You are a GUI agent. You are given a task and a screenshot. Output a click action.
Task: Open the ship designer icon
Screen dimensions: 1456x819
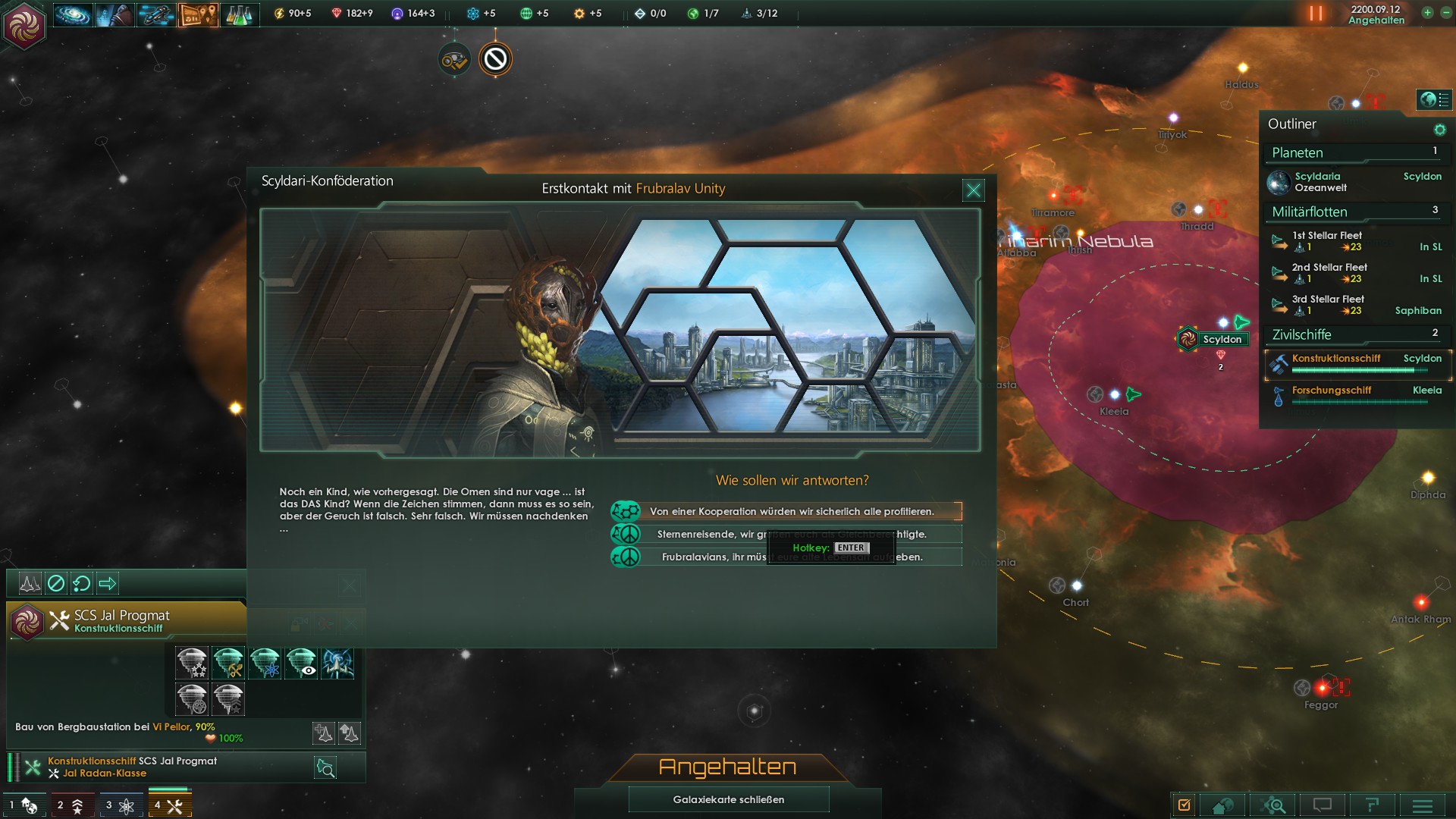click(157, 14)
